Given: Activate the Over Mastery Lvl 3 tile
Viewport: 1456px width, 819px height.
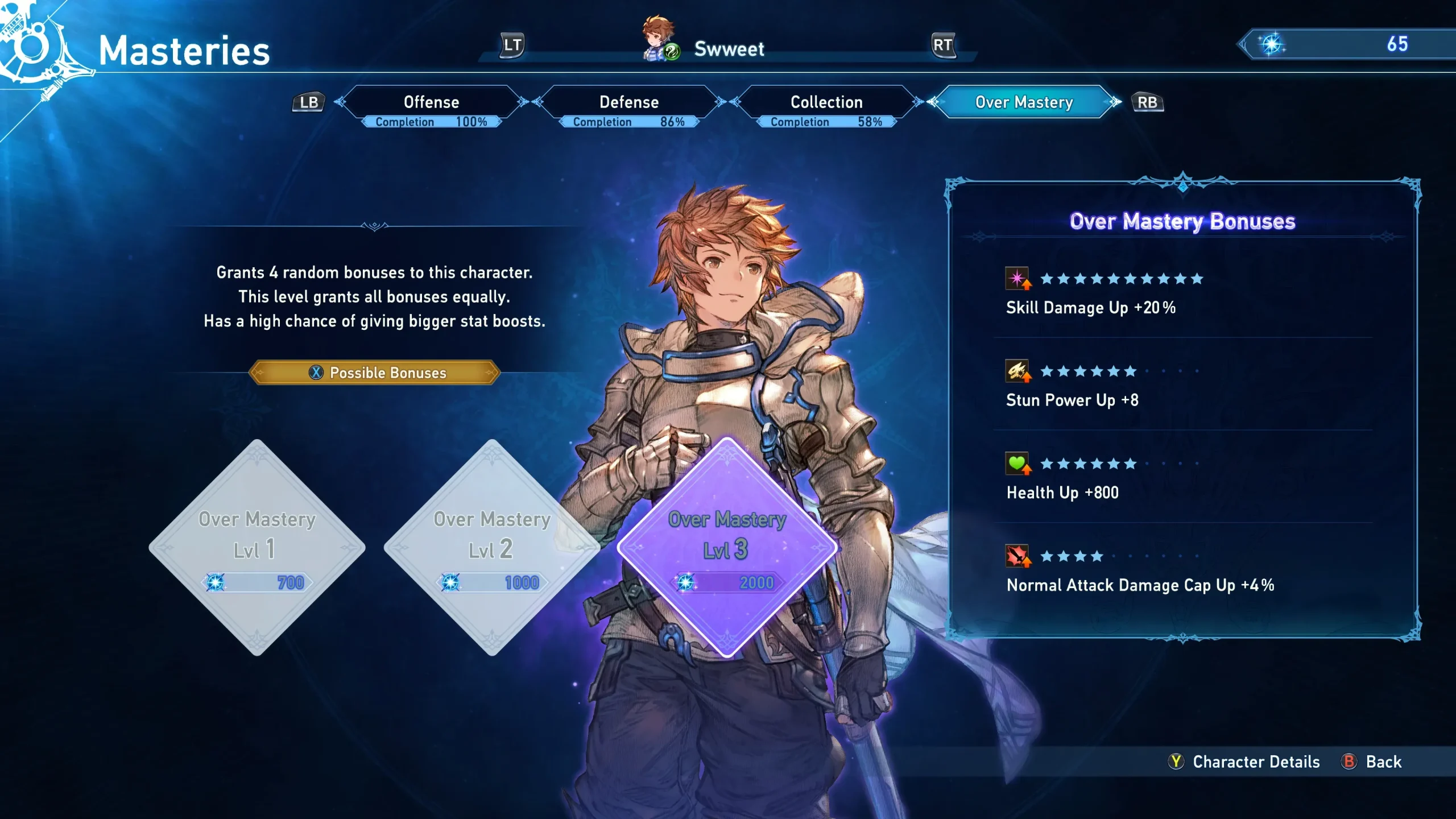Looking at the screenshot, I should pyautogui.click(x=727, y=547).
